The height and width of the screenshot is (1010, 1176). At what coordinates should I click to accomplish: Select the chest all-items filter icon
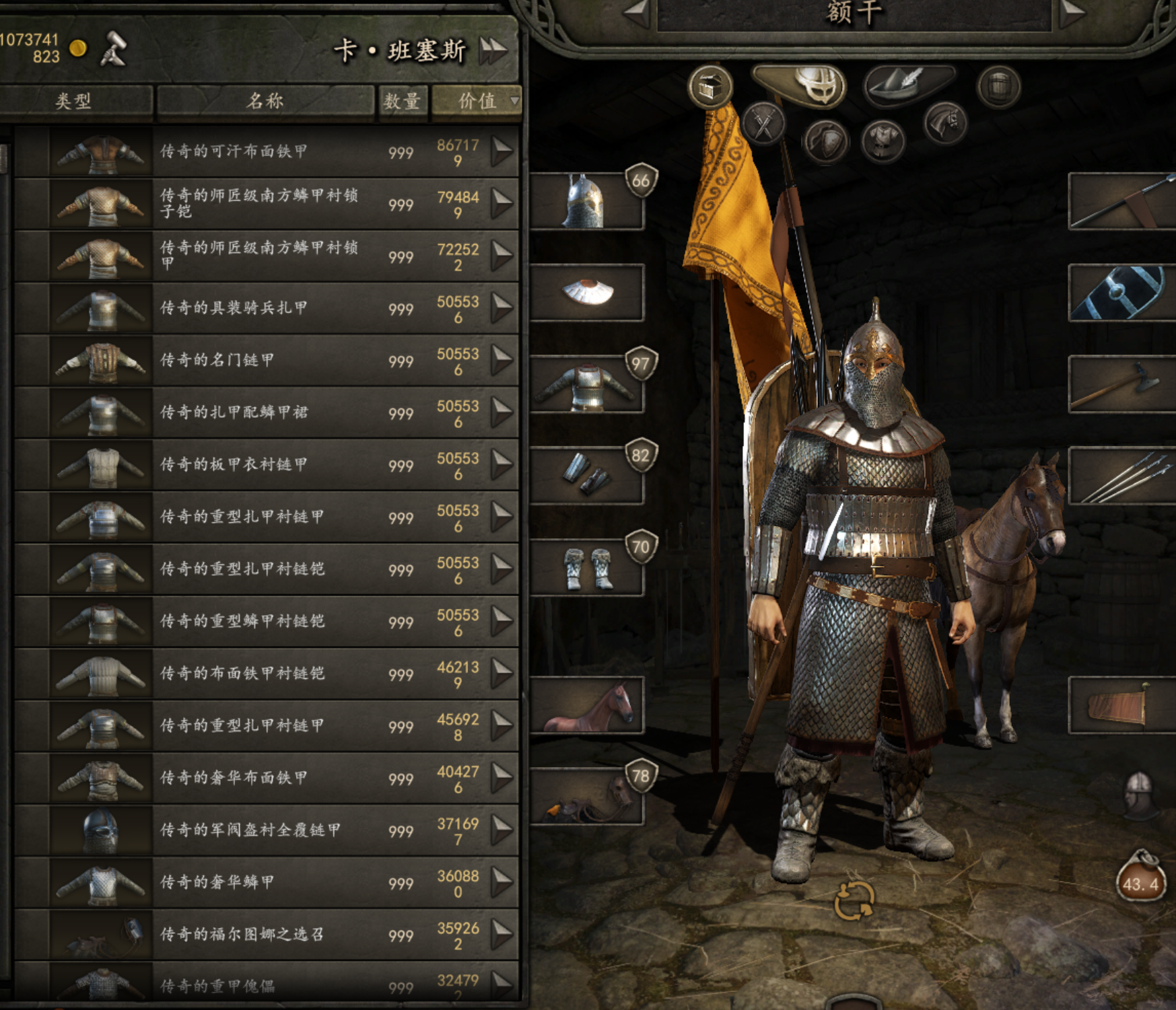tap(712, 87)
